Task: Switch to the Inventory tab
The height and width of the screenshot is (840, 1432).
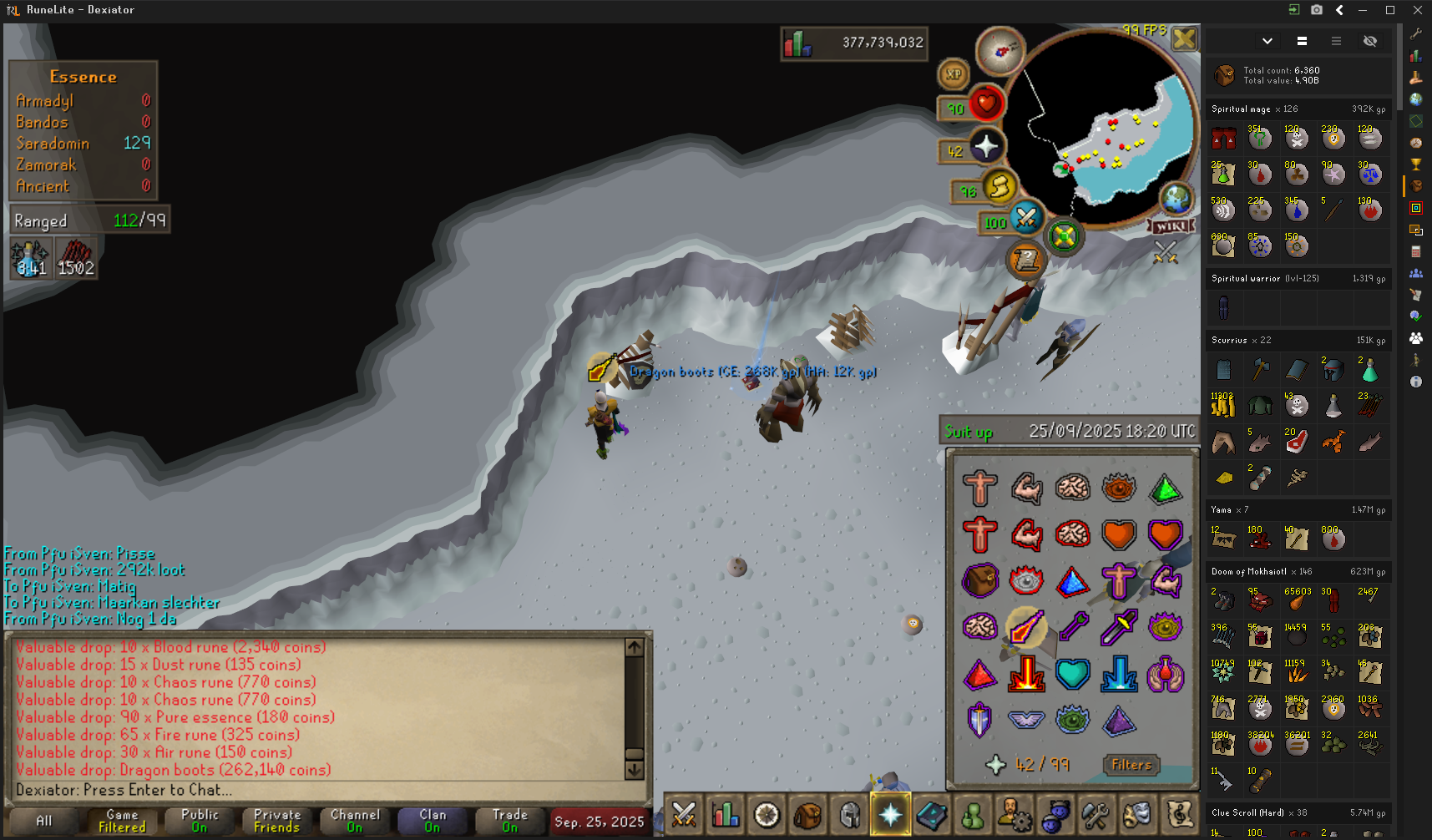Action: (807, 815)
